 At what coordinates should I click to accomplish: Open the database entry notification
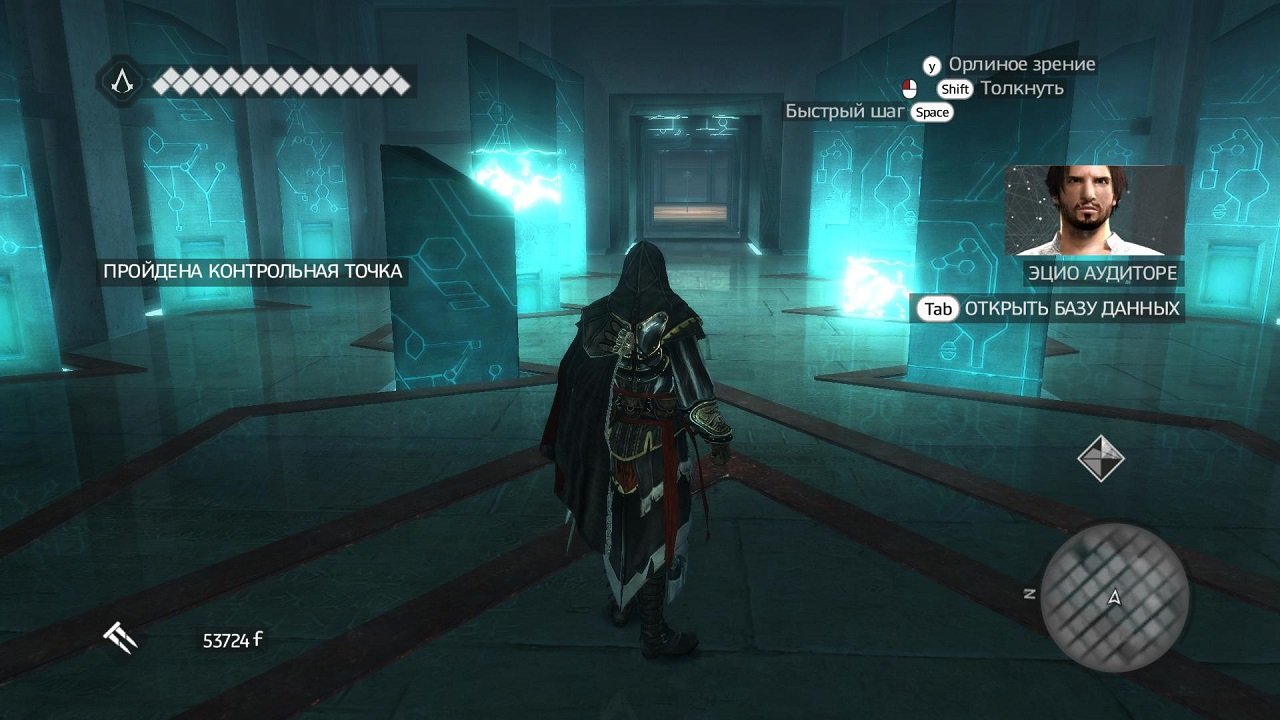coord(1048,309)
